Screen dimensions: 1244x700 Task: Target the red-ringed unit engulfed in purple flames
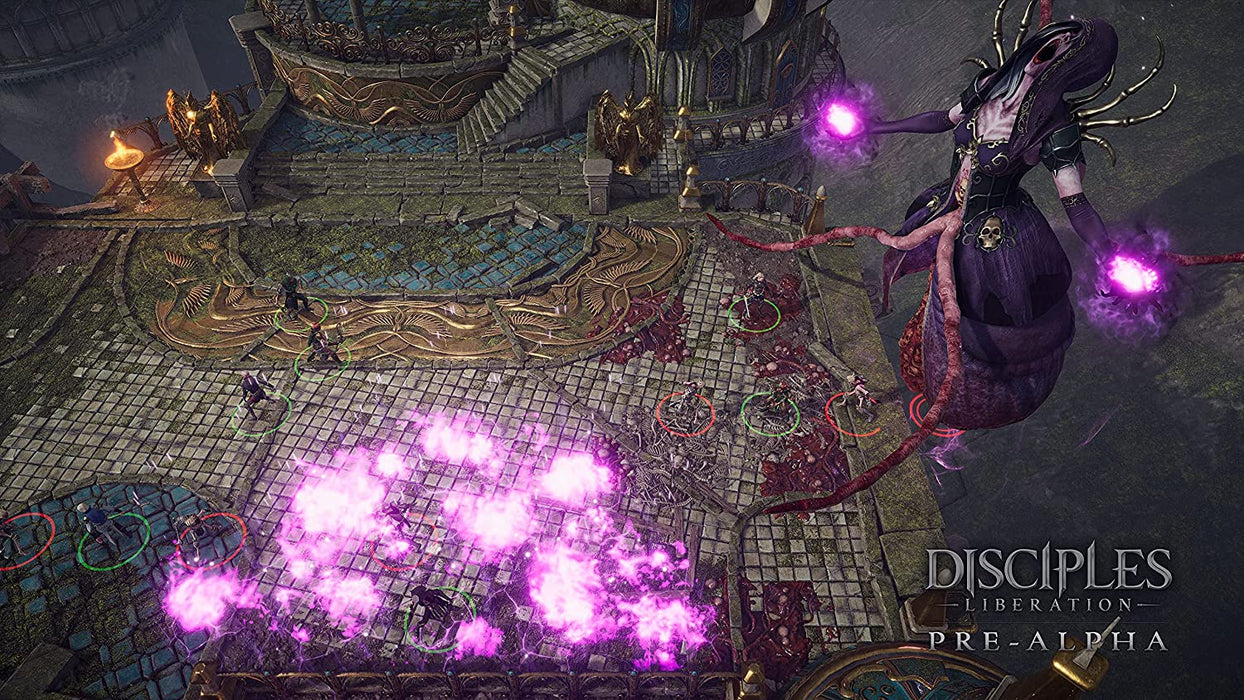click(x=398, y=531)
